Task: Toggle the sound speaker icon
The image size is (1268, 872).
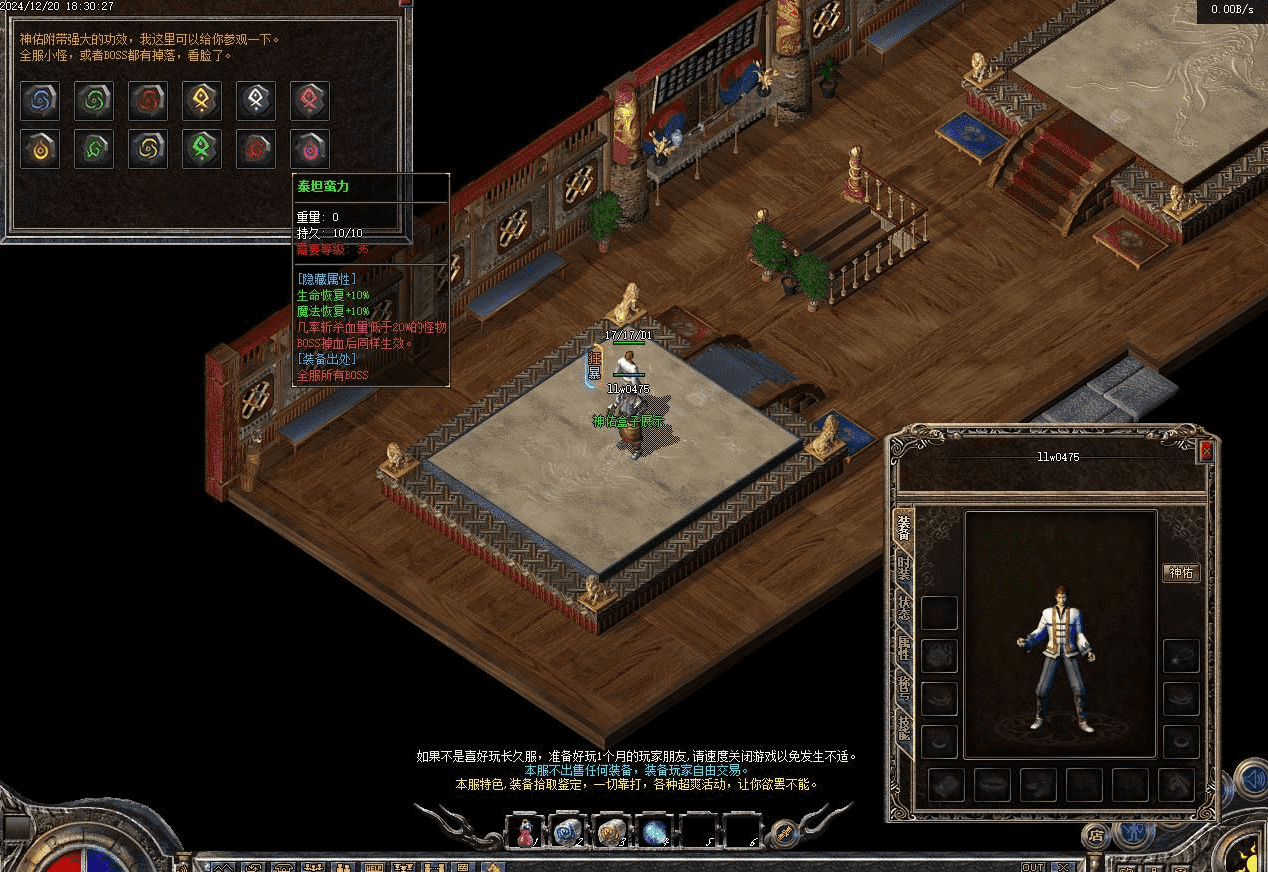Action: coord(1250,777)
